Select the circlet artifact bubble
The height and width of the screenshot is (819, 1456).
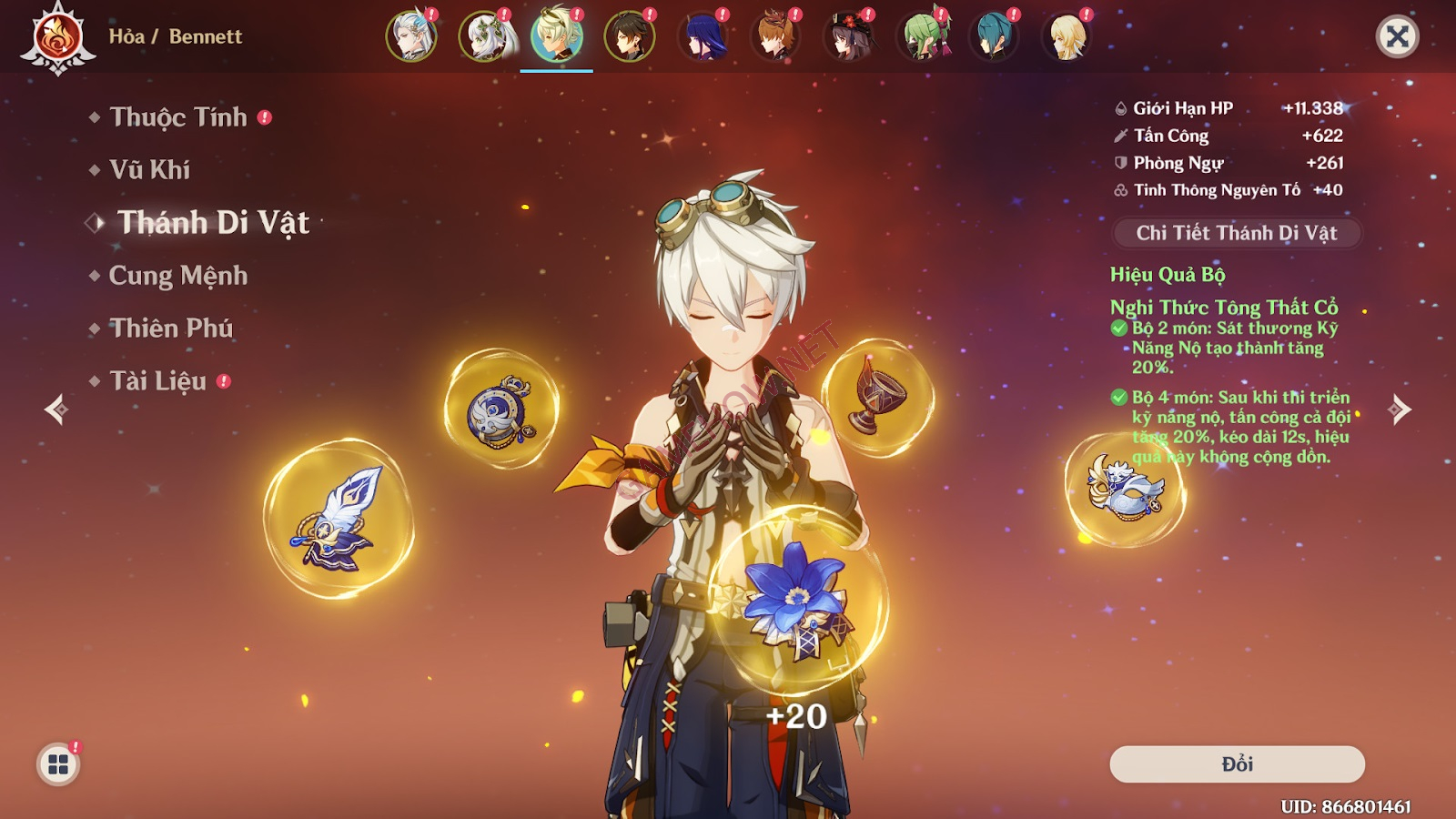(1125, 490)
